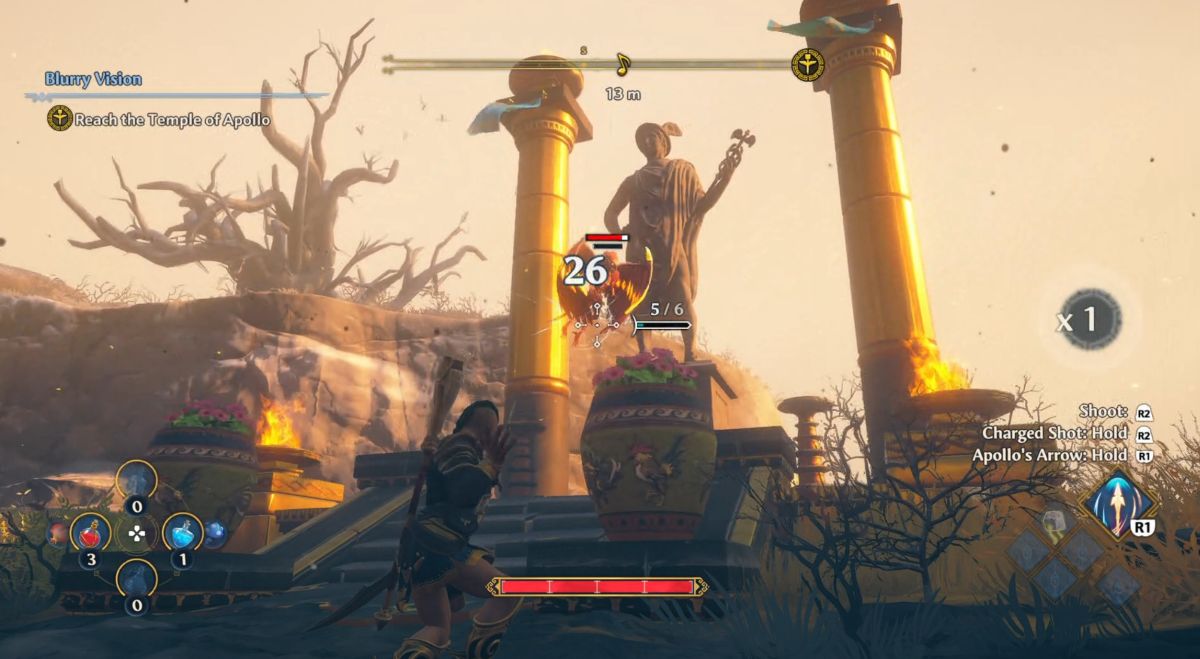Click the quest objective marker on the compass
Viewport: 1200px width, 659px height.
pos(807,65)
